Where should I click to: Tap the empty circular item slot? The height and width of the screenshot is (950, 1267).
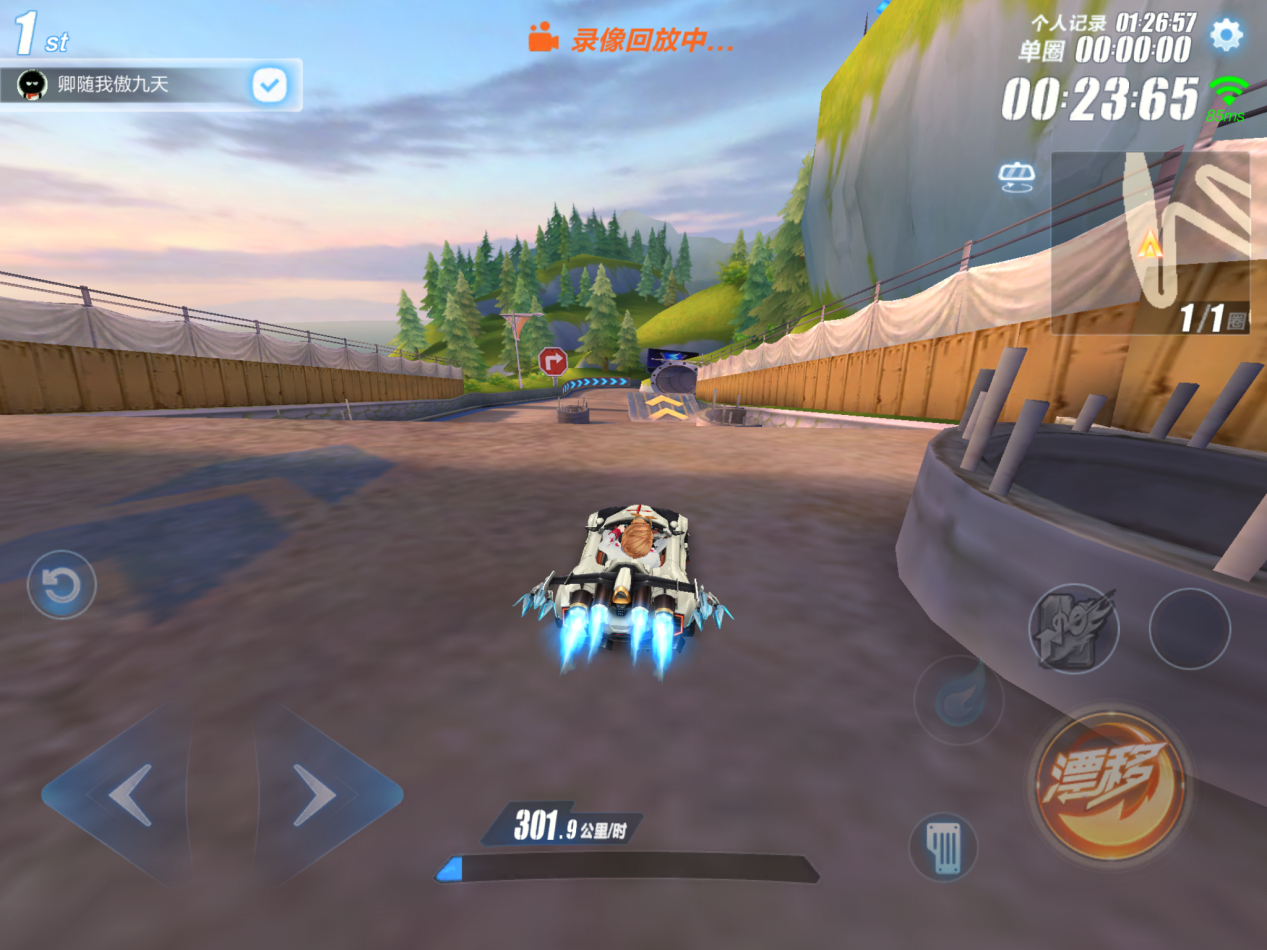[x=1189, y=628]
